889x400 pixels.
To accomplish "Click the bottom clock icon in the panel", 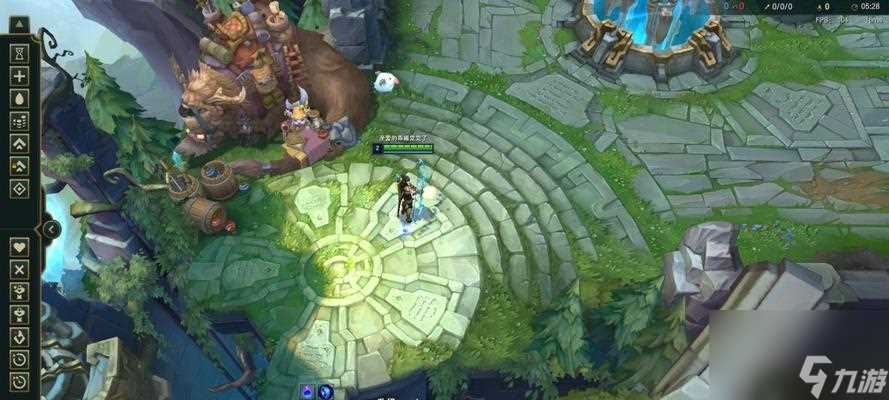I will pyautogui.click(x=19, y=381).
